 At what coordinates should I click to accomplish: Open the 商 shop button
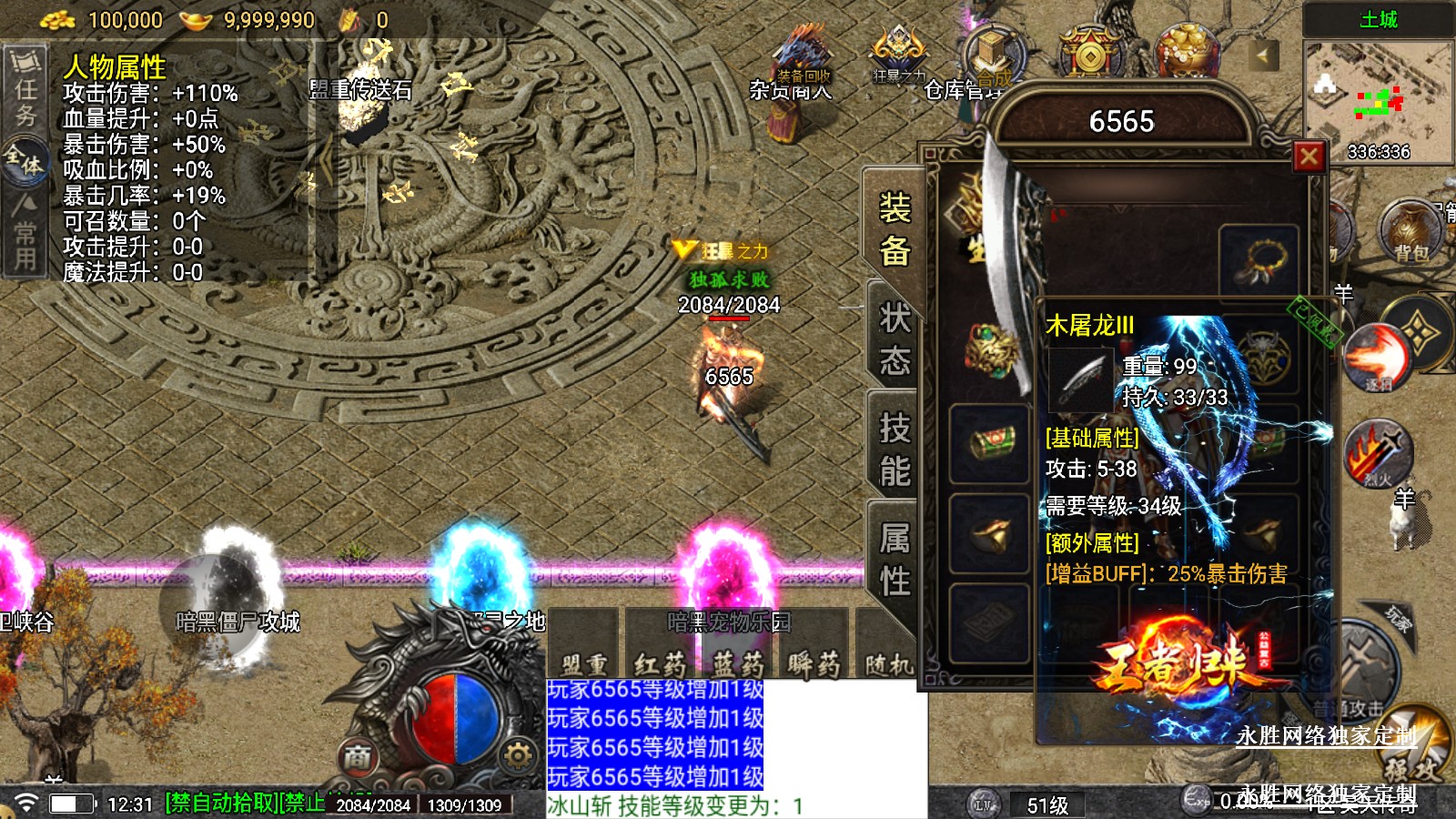tap(358, 756)
